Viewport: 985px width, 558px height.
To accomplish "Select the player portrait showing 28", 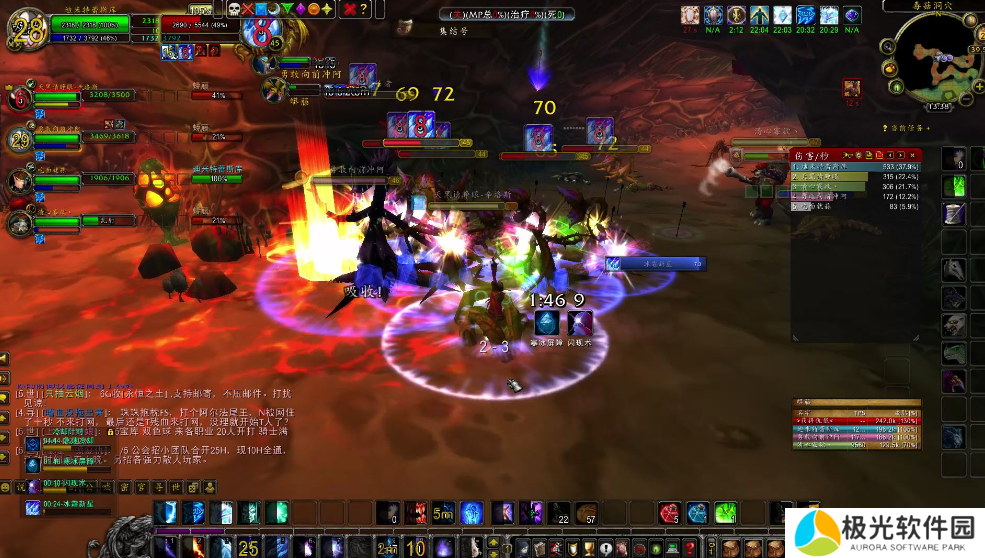I will pyautogui.click(x=27, y=30).
